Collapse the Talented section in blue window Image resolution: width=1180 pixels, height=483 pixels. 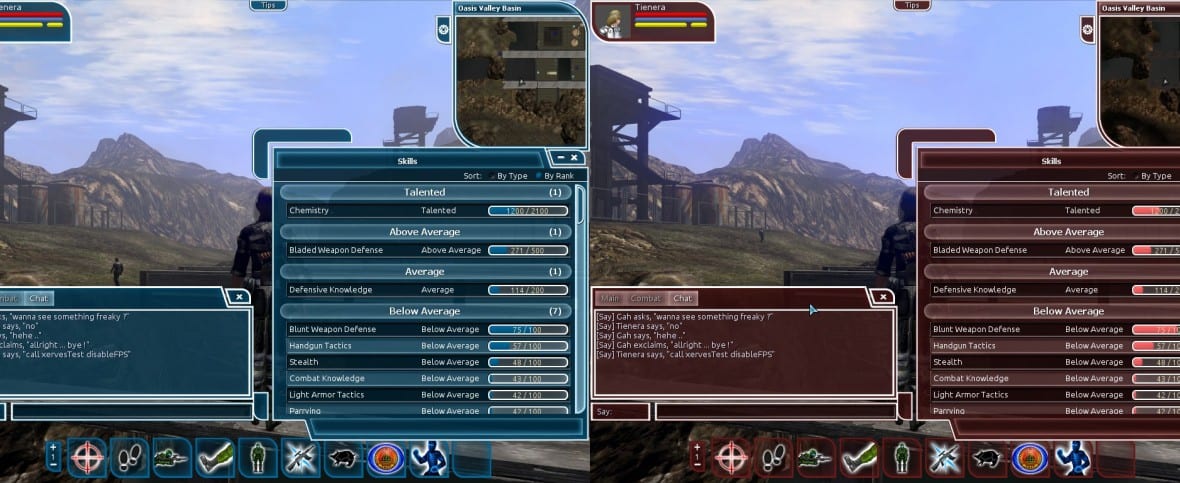(425, 192)
